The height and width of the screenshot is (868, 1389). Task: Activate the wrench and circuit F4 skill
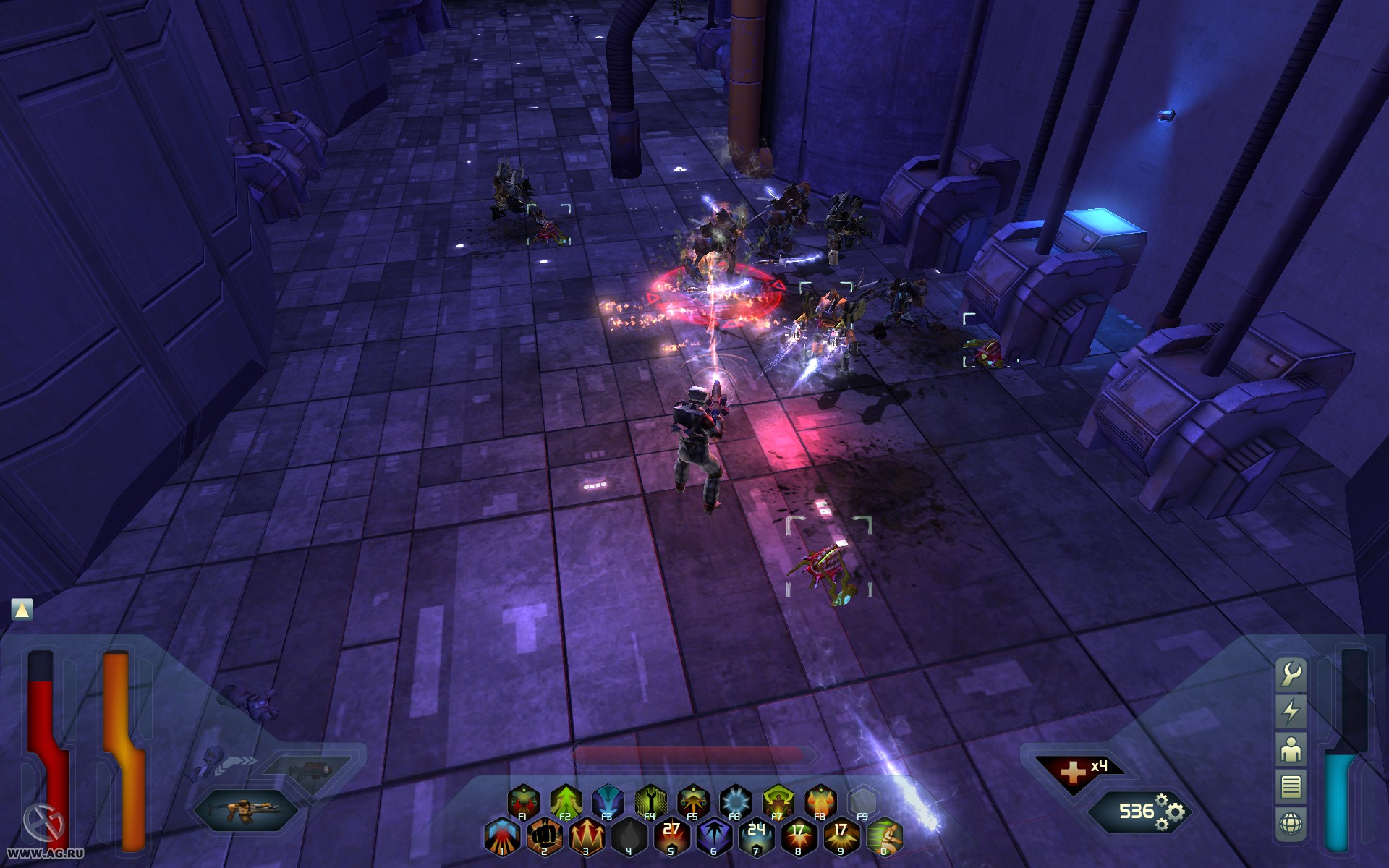click(x=650, y=801)
